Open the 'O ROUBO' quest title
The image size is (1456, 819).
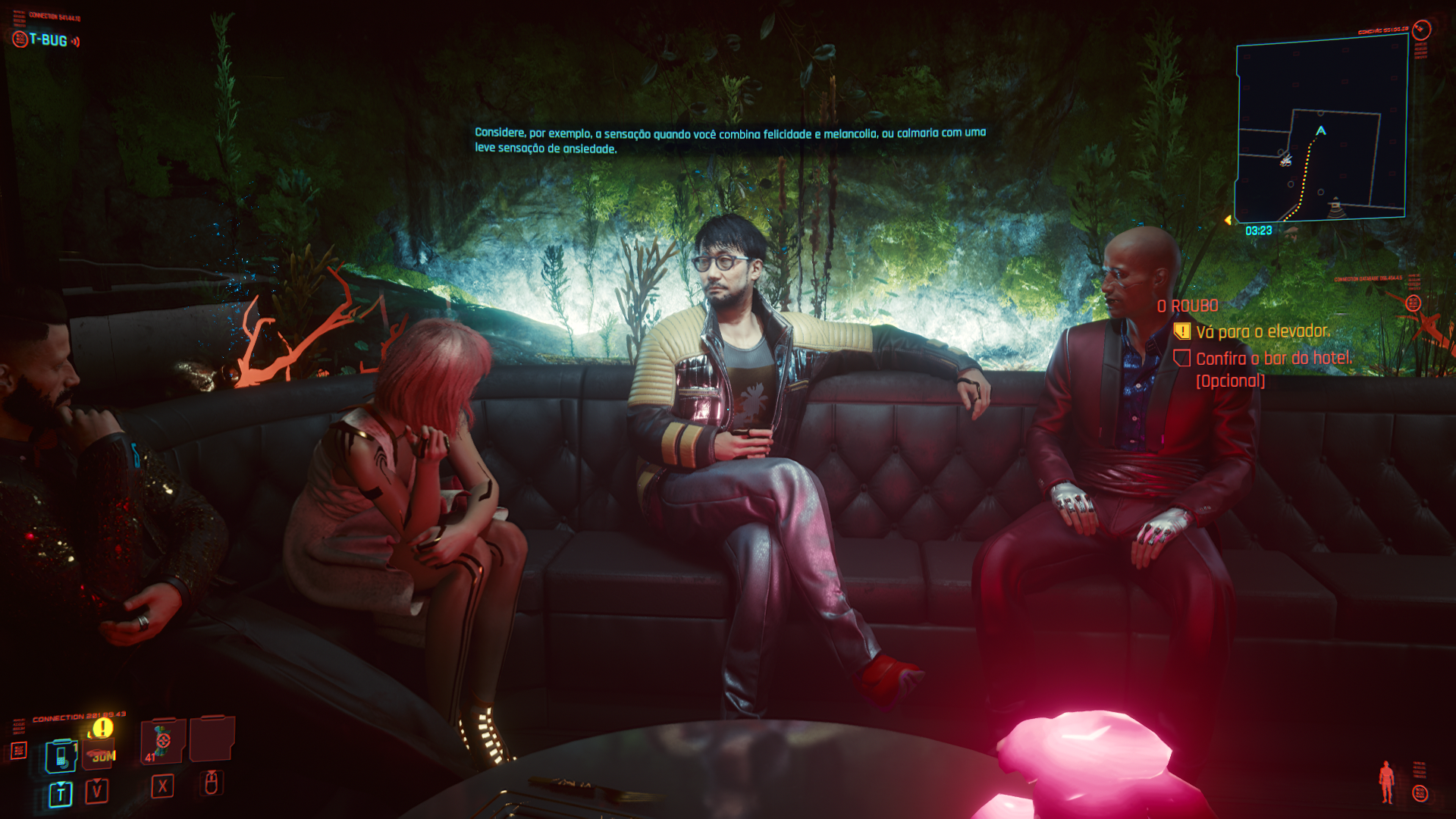(x=1188, y=306)
